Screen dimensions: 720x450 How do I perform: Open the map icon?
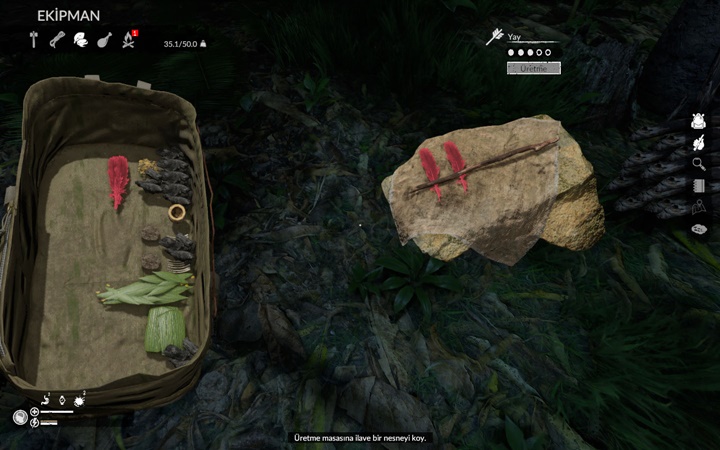[699, 206]
